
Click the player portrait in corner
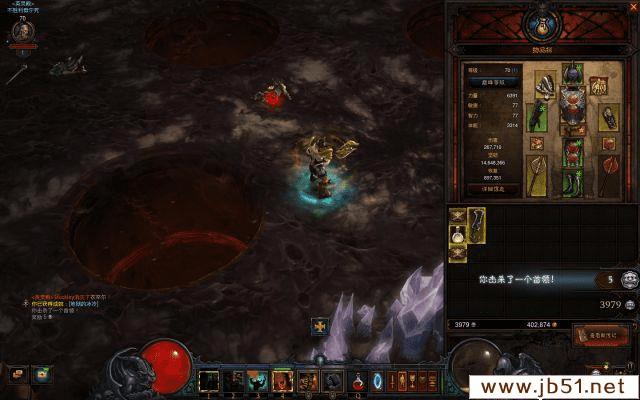point(21,31)
